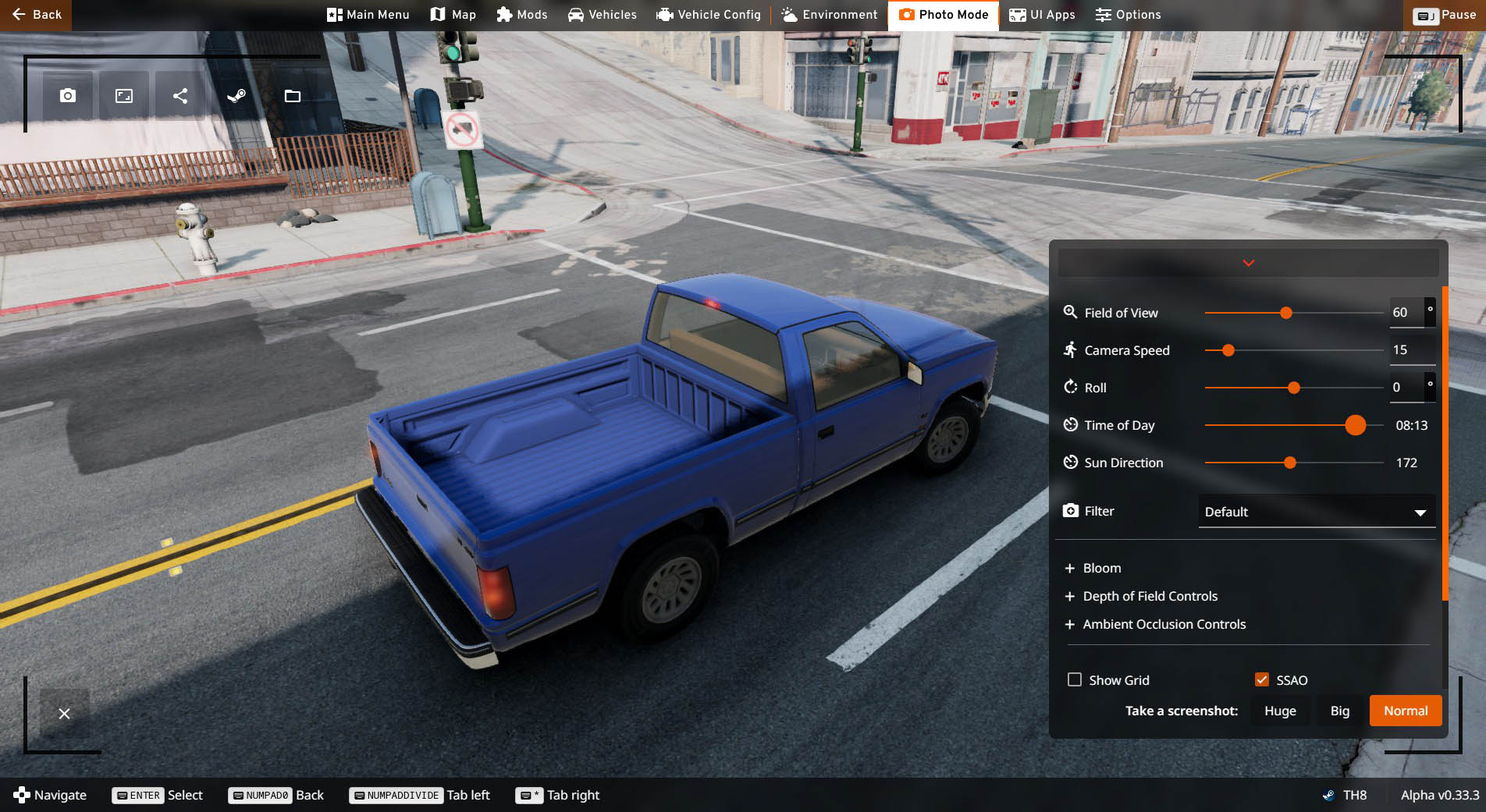Viewport: 1486px width, 812px height.
Task: Open the Main Menu tab
Action: (x=368, y=15)
